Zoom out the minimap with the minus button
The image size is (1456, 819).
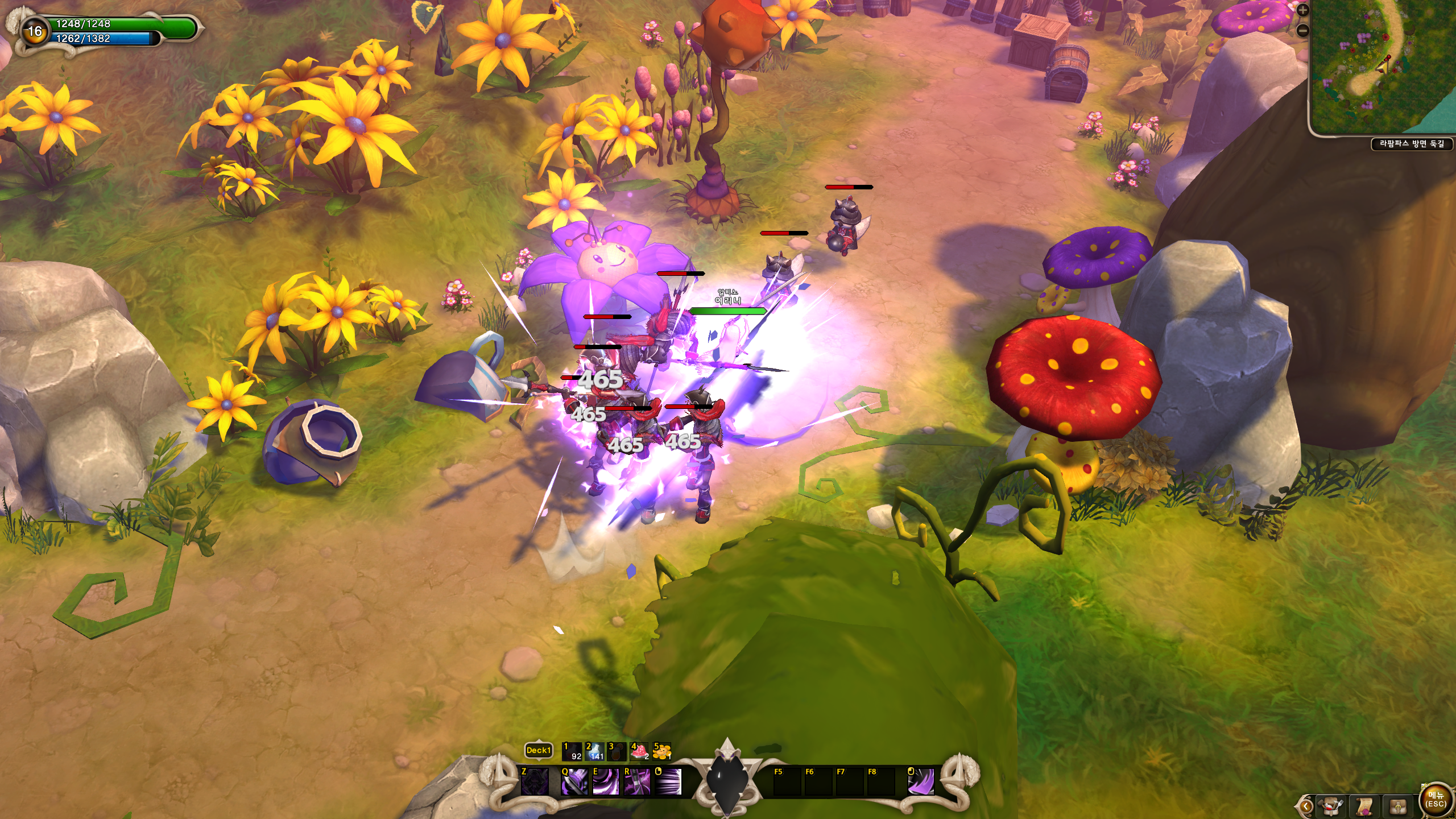pos(1303,30)
